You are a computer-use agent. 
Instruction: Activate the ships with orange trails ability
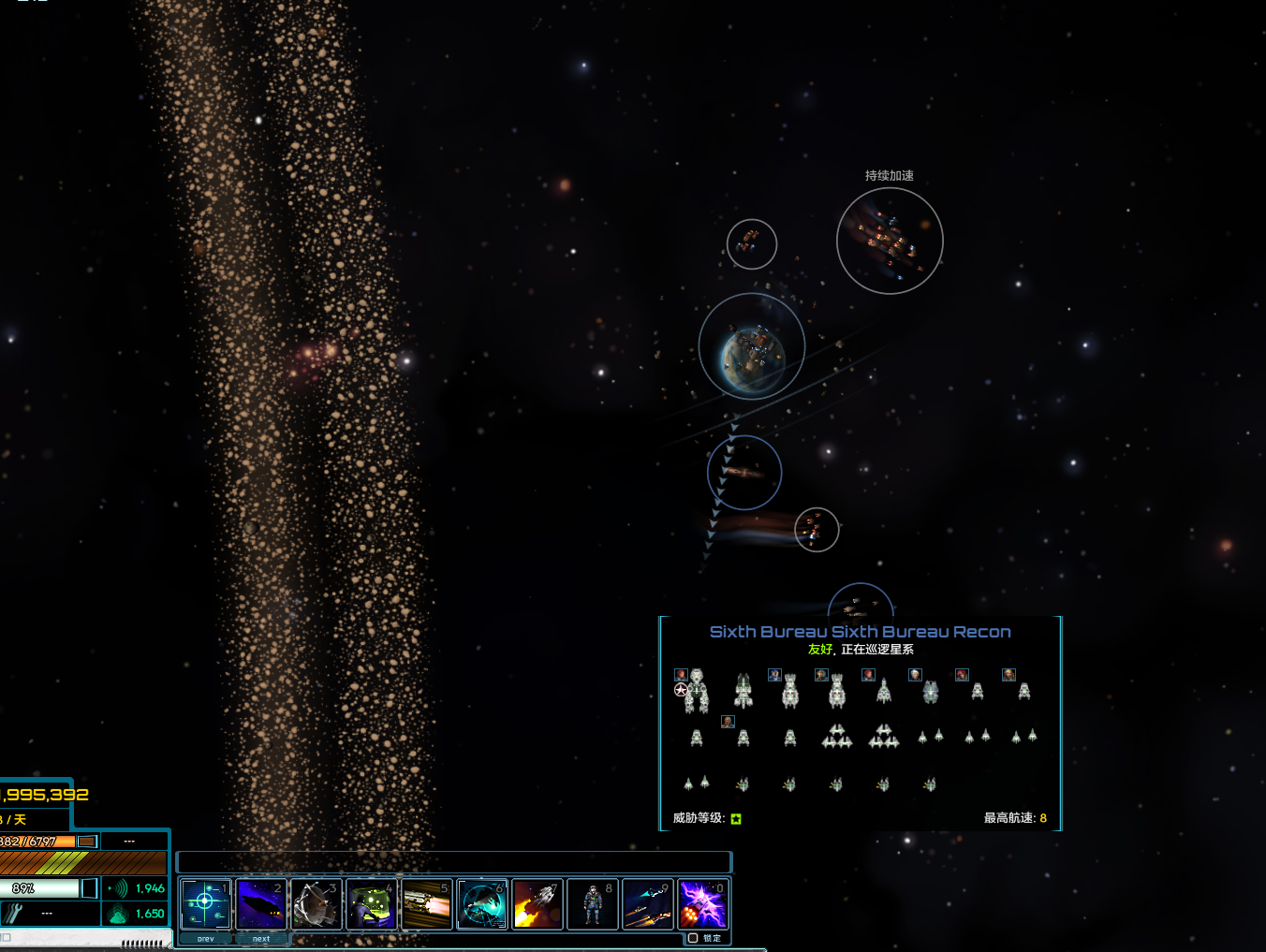(648, 903)
